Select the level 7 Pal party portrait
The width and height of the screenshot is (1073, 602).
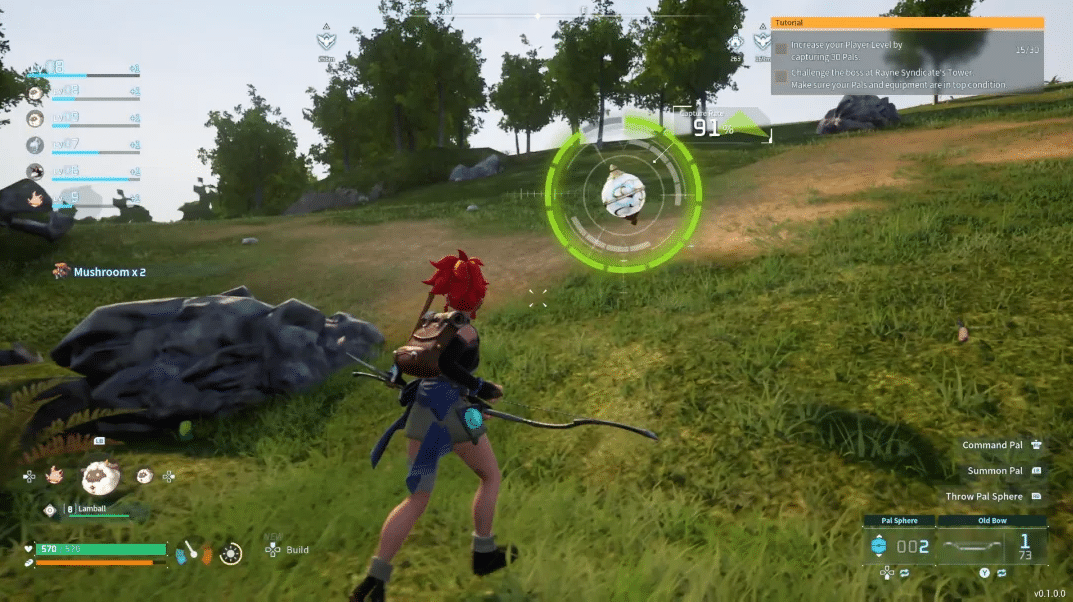pyautogui.click(x=36, y=145)
